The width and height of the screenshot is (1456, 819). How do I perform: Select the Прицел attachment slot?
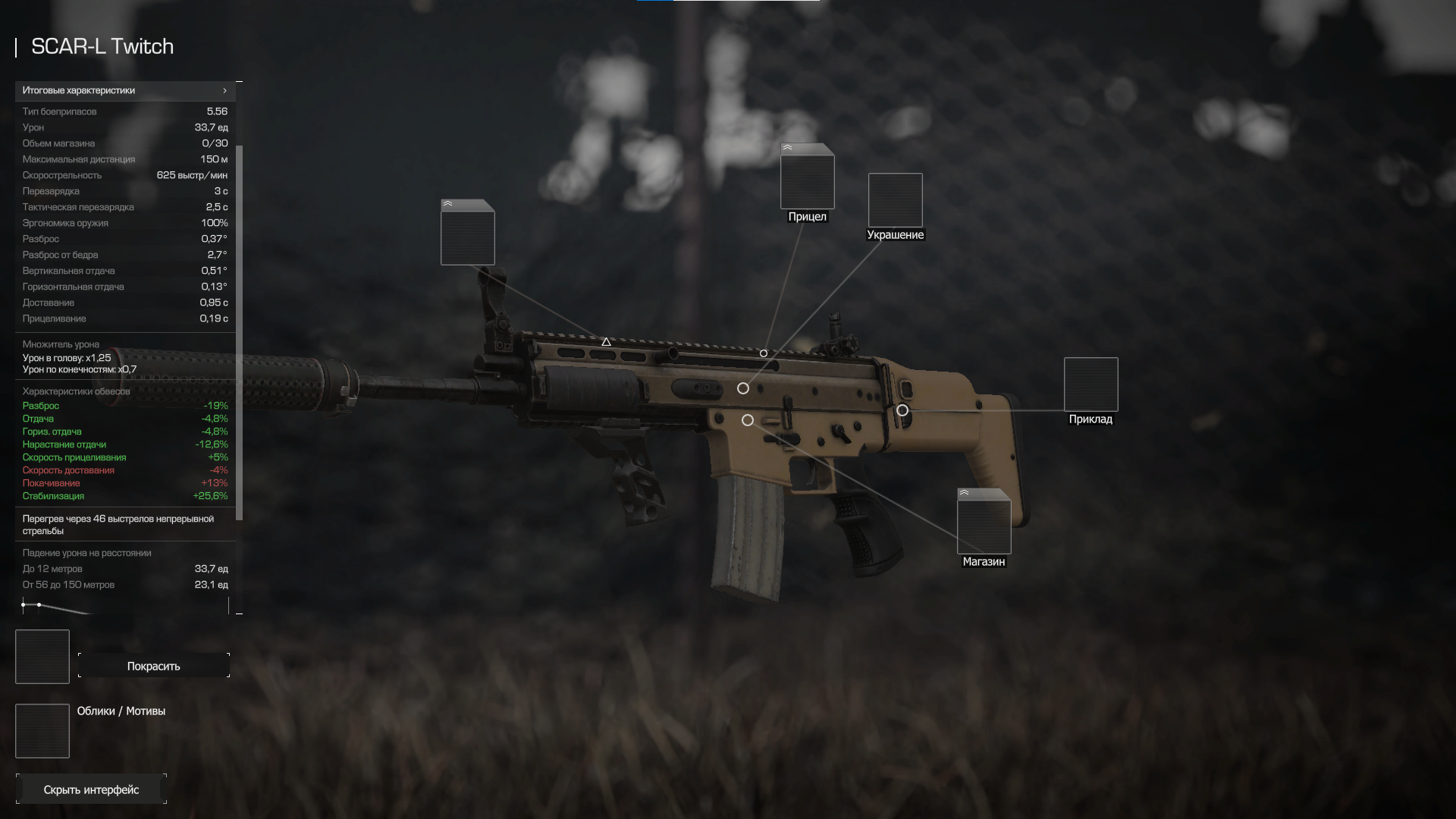(808, 177)
